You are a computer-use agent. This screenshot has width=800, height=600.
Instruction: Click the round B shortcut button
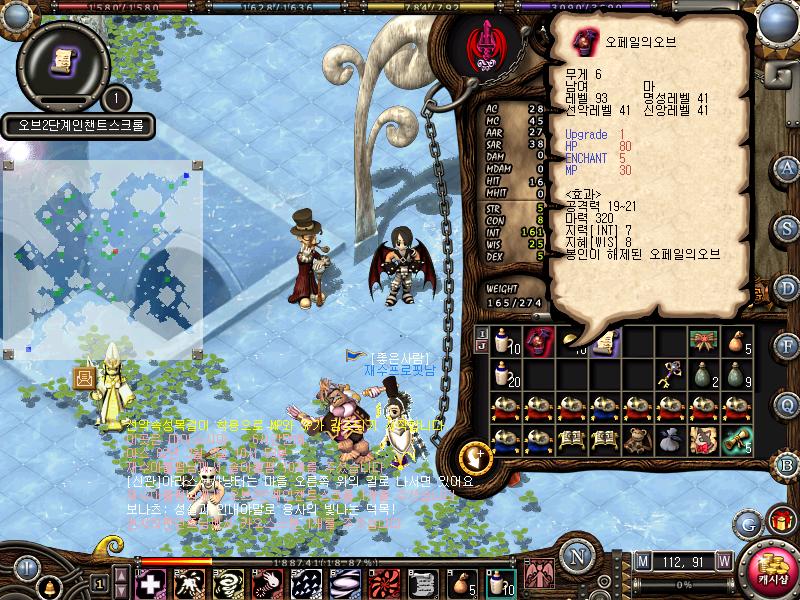click(x=787, y=464)
